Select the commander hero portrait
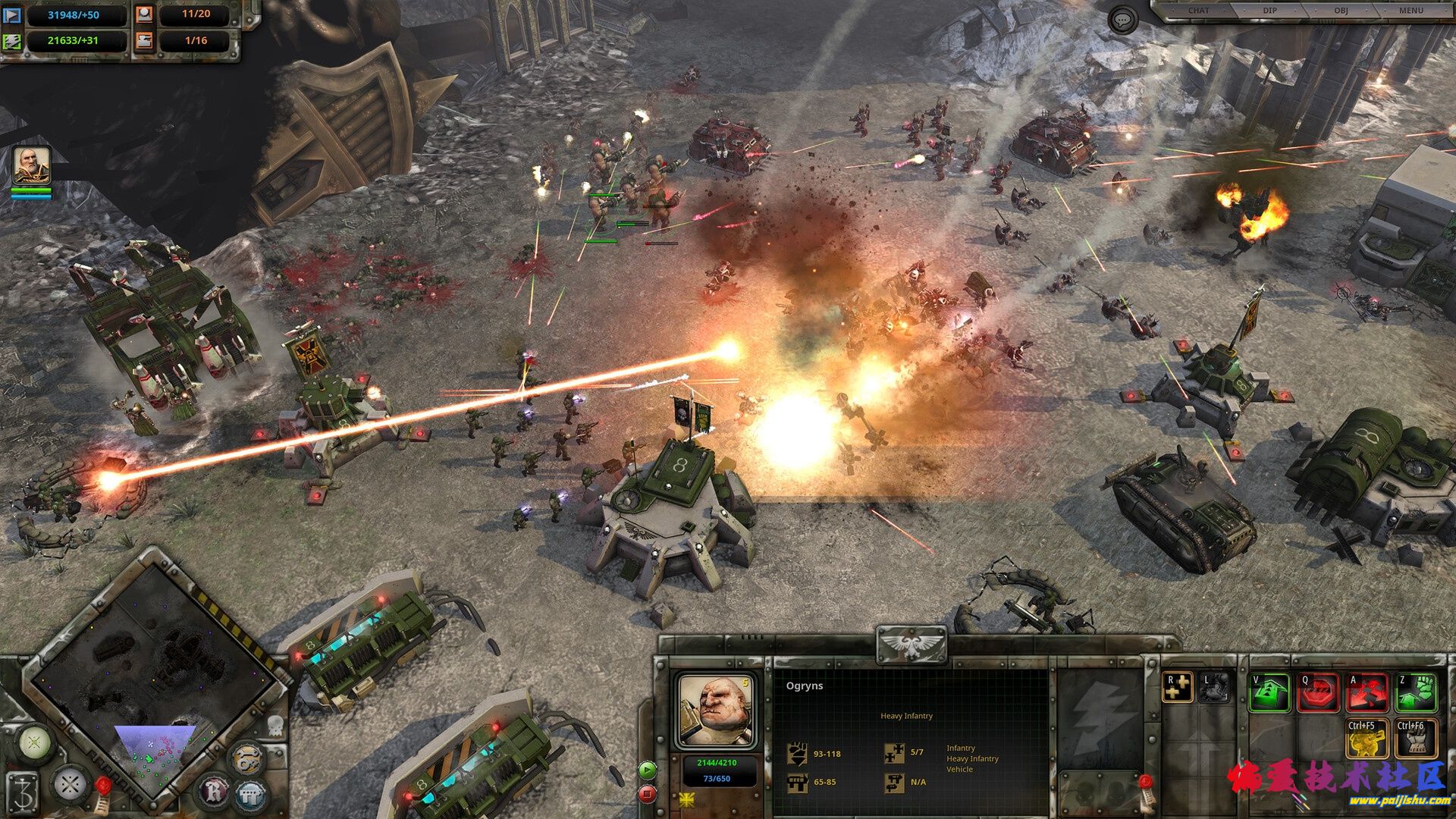1456x819 pixels. [32, 166]
